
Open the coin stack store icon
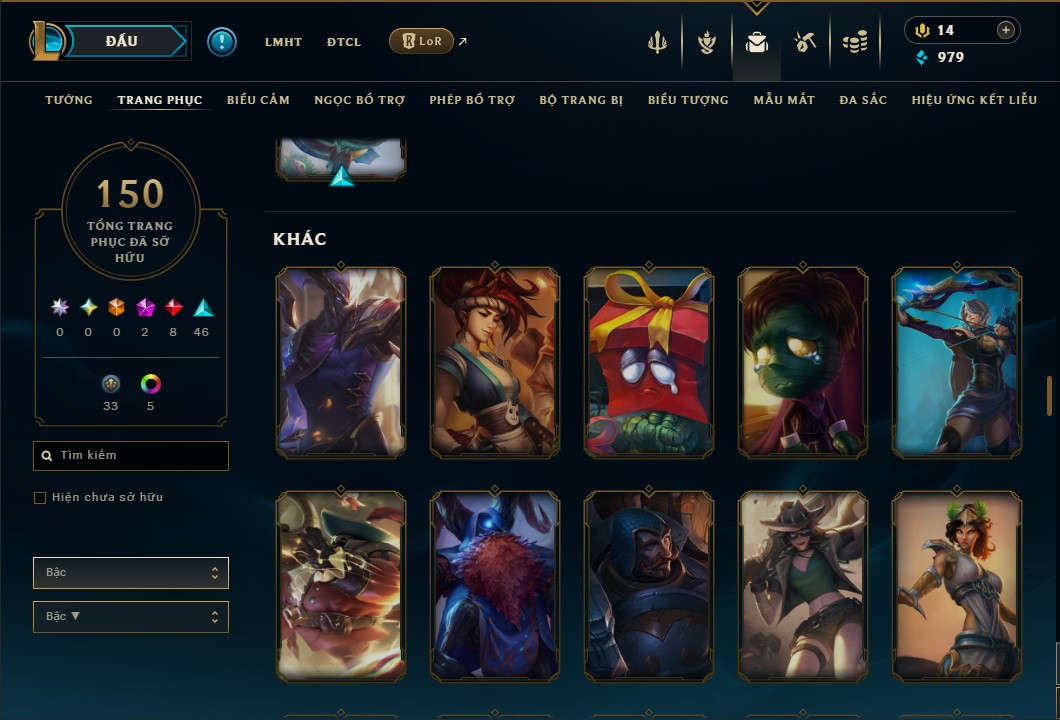(x=854, y=42)
